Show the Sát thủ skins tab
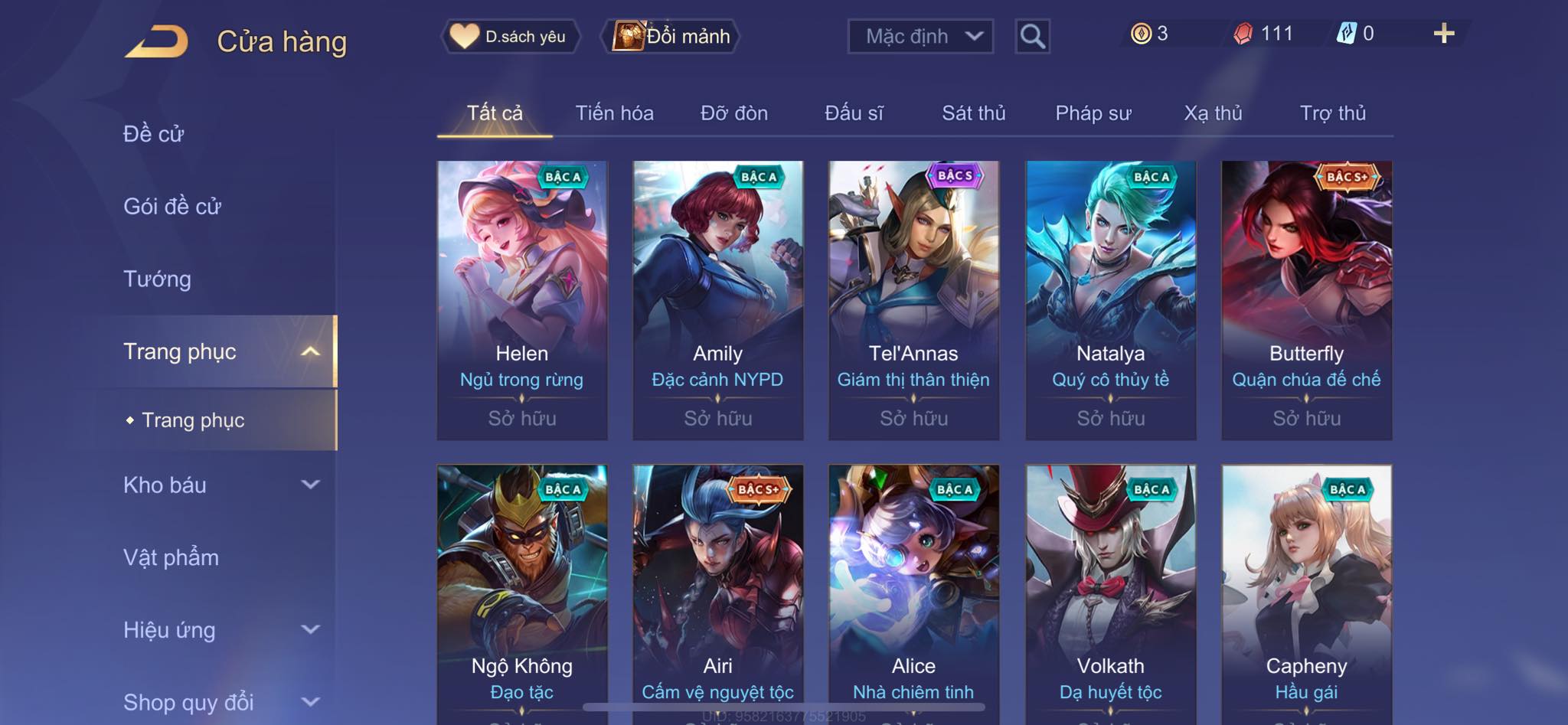Viewport: 1568px width, 725px height. tap(973, 113)
